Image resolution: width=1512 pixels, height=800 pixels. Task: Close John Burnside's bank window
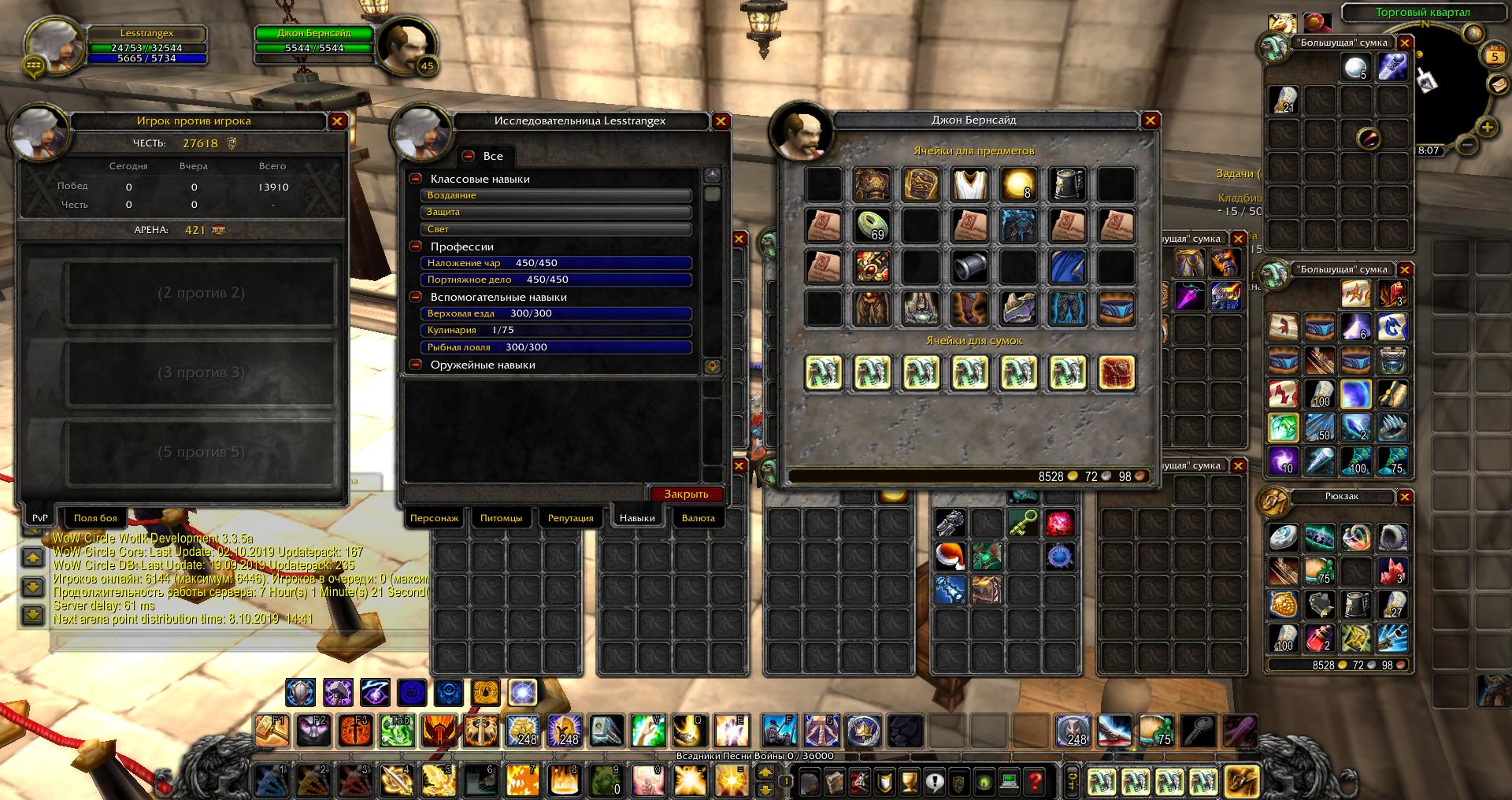tap(1151, 120)
